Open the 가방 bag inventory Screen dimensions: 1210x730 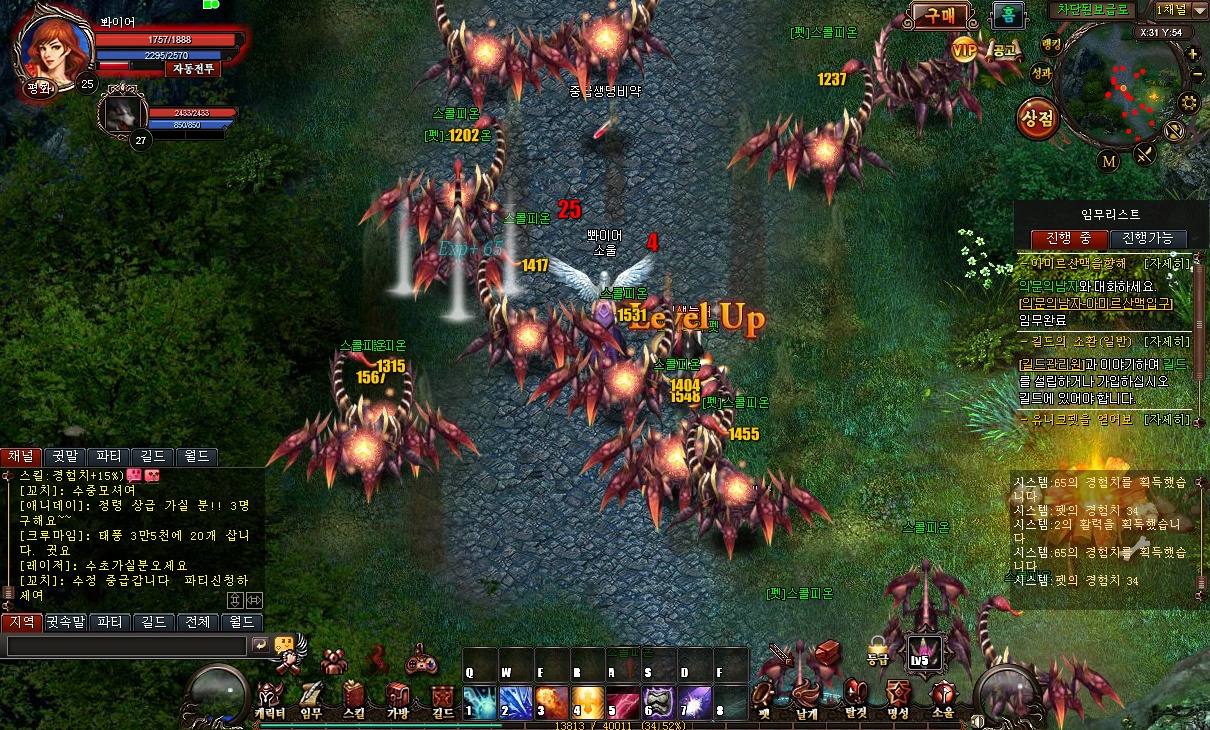coord(398,700)
